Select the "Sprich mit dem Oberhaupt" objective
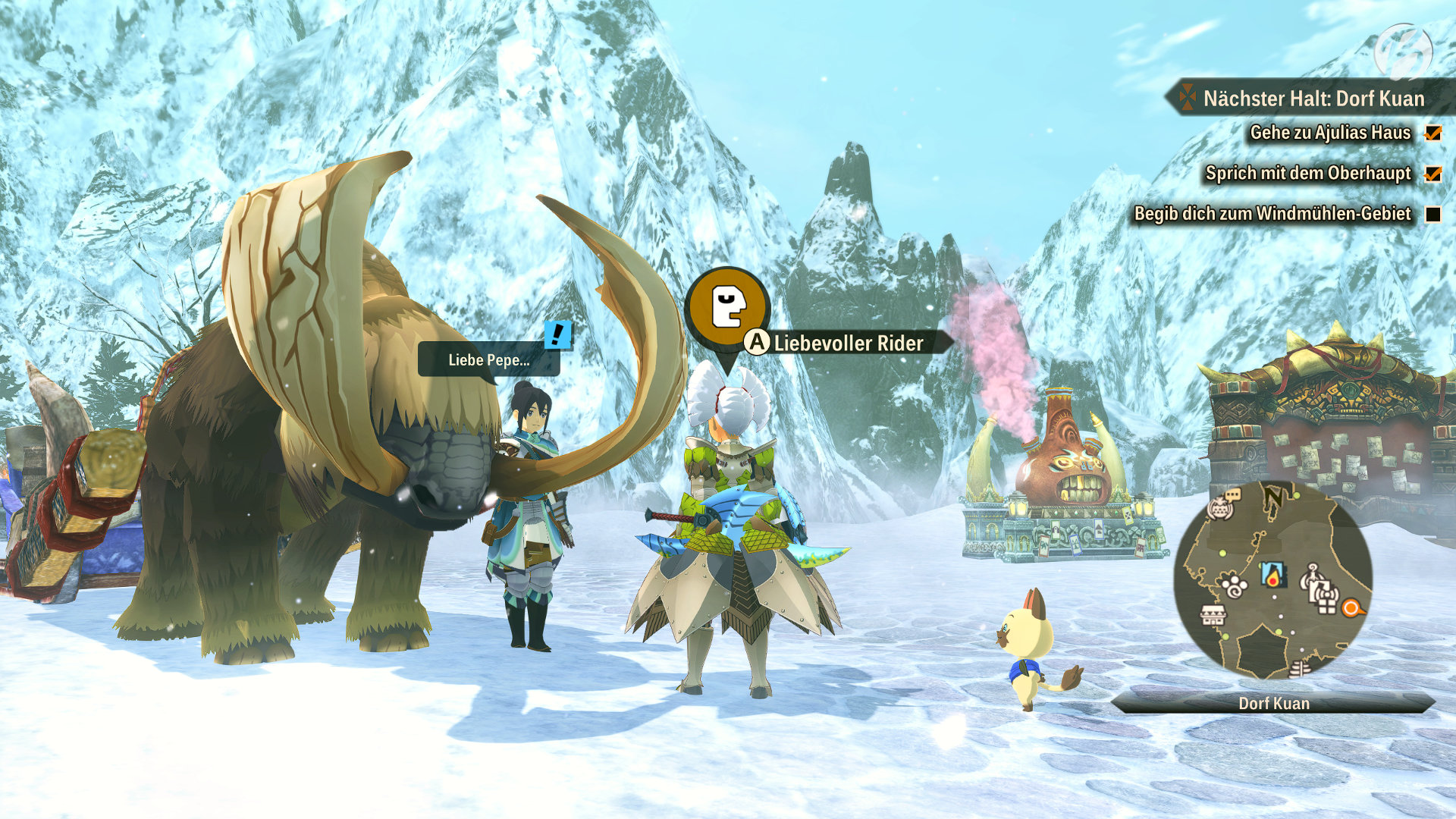 pyautogui.click(x=1308, y=173)
